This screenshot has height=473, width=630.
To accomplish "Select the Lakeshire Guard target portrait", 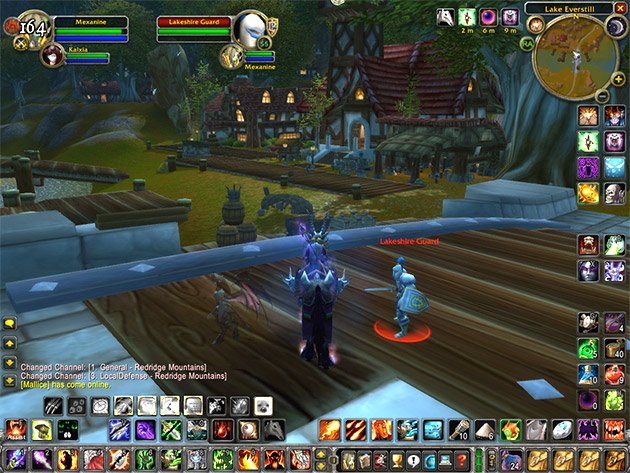I will pos(250,27).
